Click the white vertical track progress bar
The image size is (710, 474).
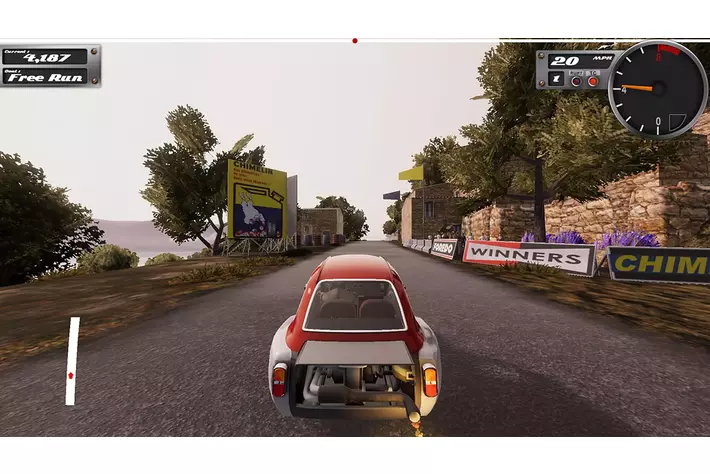72,361
